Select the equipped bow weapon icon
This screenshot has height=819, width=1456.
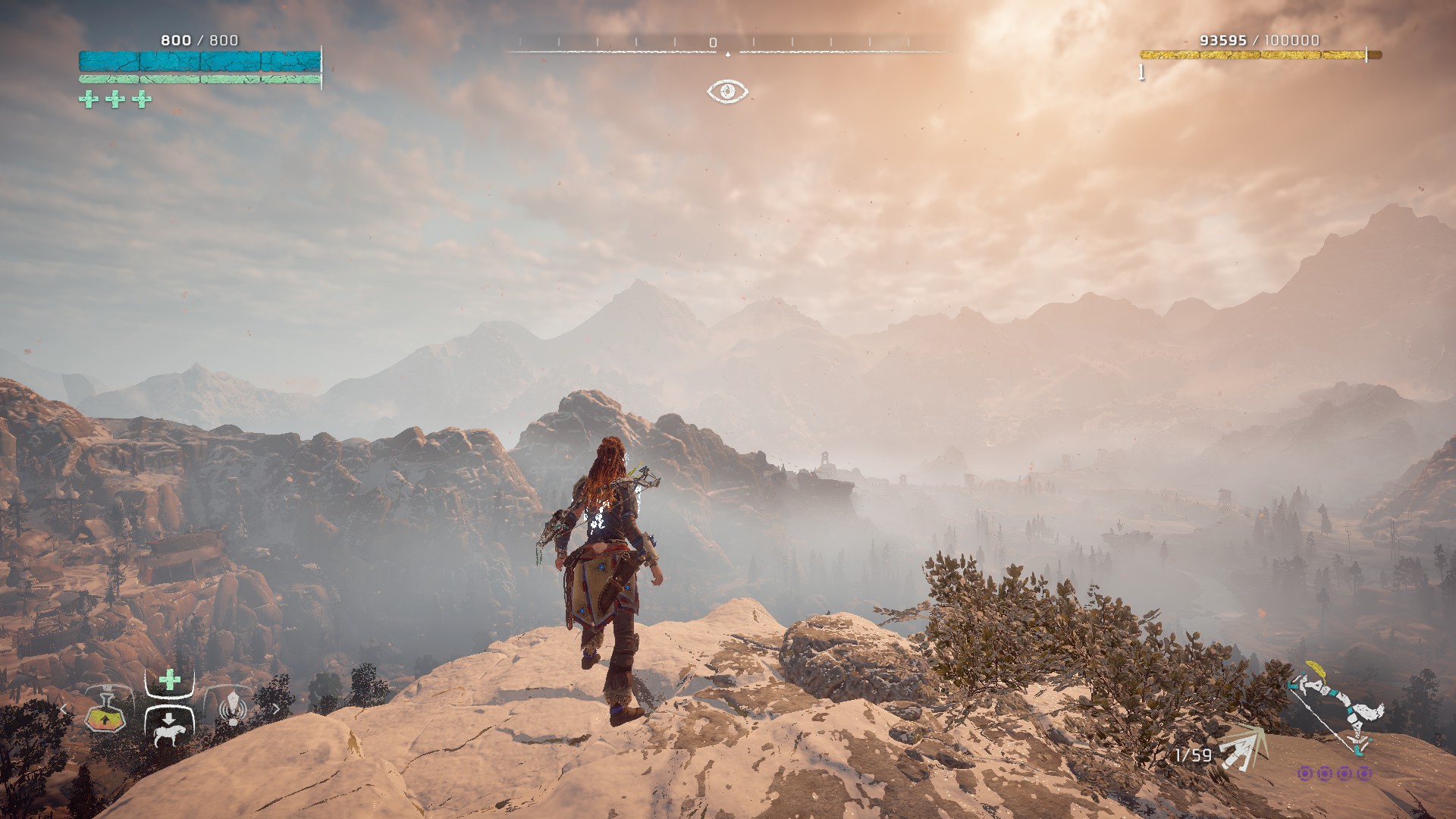coord(1335,709)
